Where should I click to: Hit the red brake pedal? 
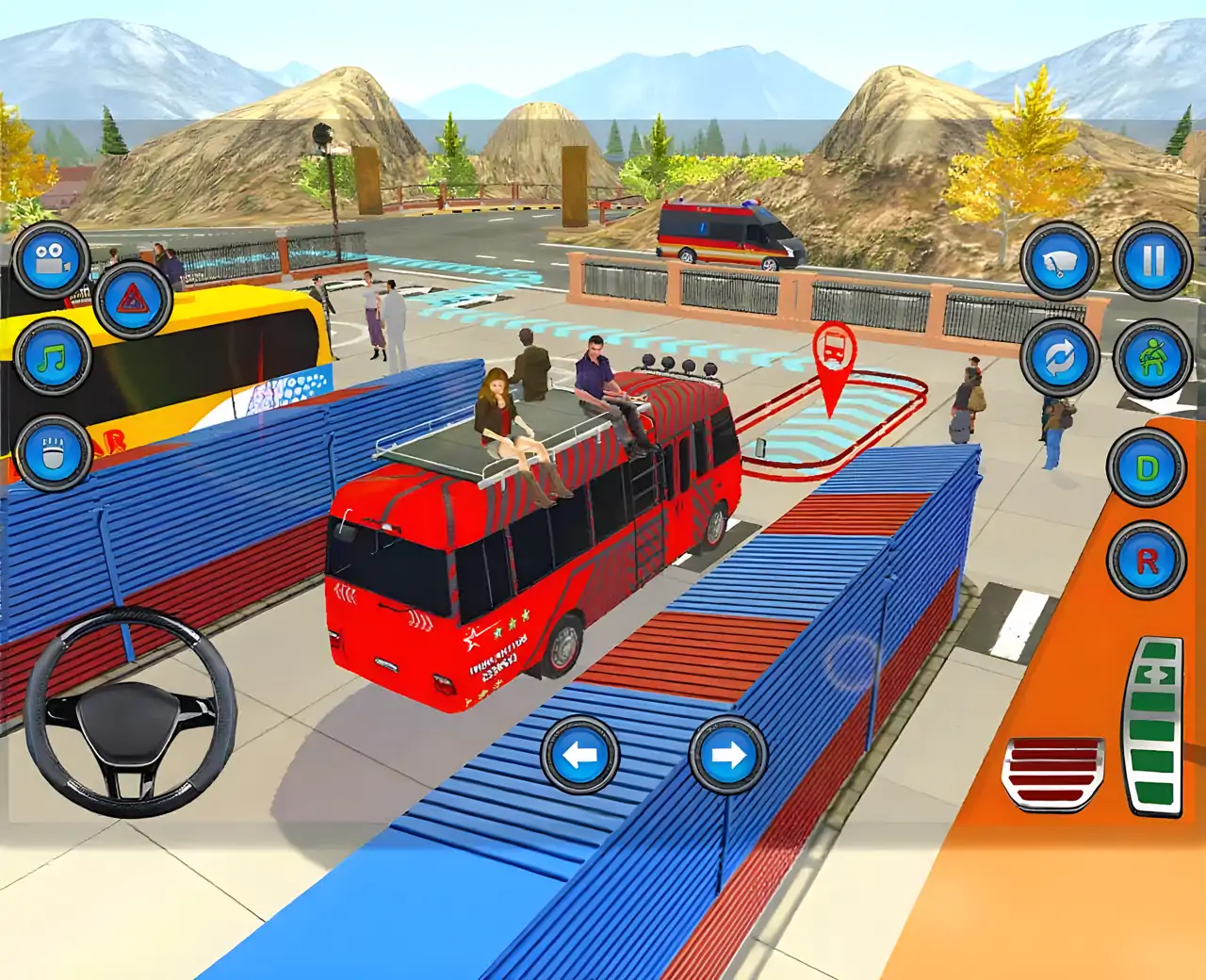pyautogui.click(x=1052, y=774)
